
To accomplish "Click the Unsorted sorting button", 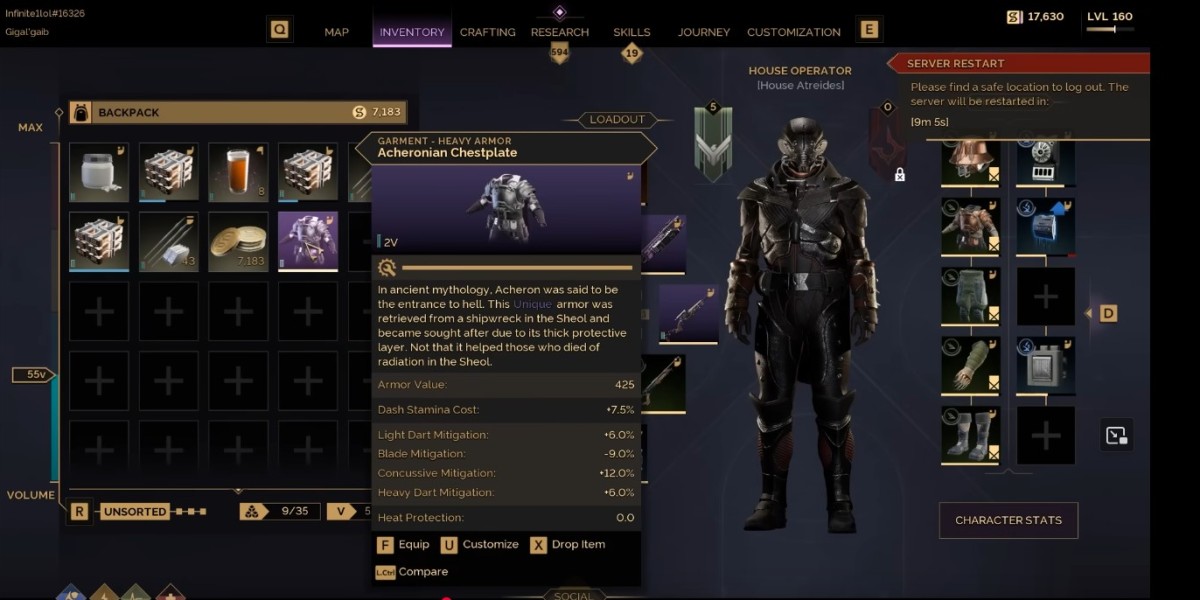I will [x=135, y=511].
